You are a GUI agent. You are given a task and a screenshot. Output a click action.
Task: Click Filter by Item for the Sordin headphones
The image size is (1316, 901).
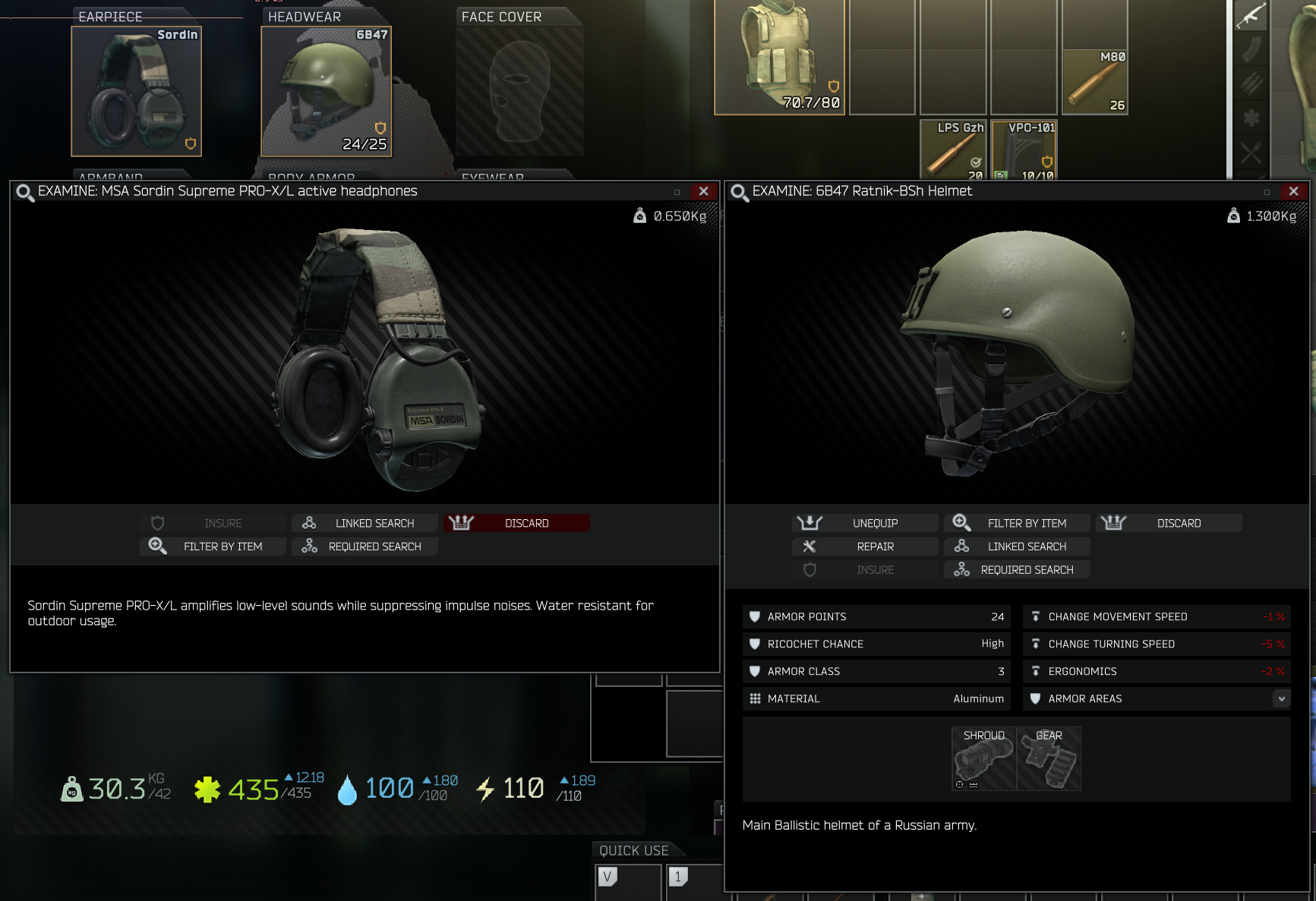pos(222,546)
